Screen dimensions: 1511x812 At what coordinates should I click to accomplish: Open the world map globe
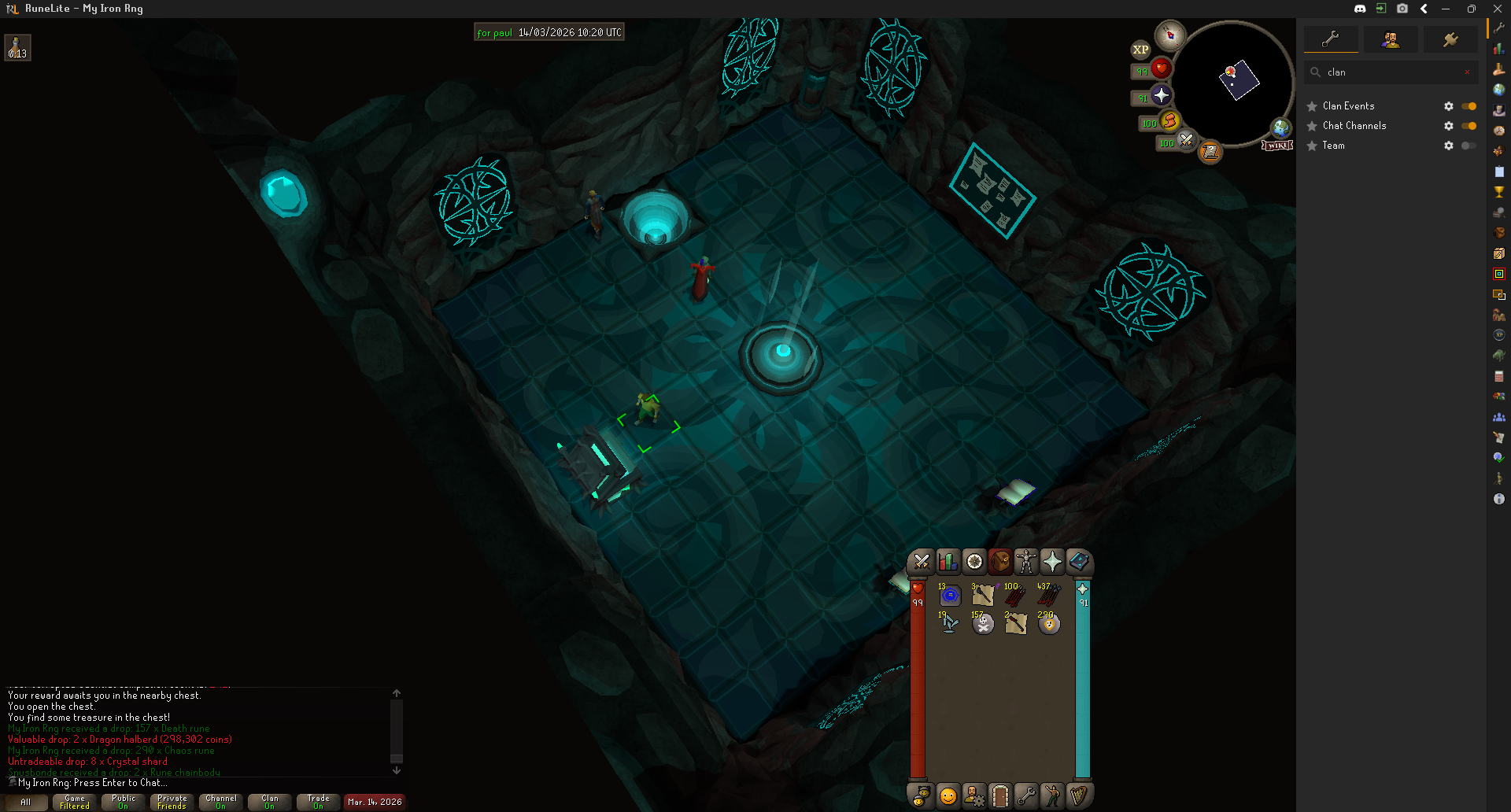click(x=1281, y=127)
